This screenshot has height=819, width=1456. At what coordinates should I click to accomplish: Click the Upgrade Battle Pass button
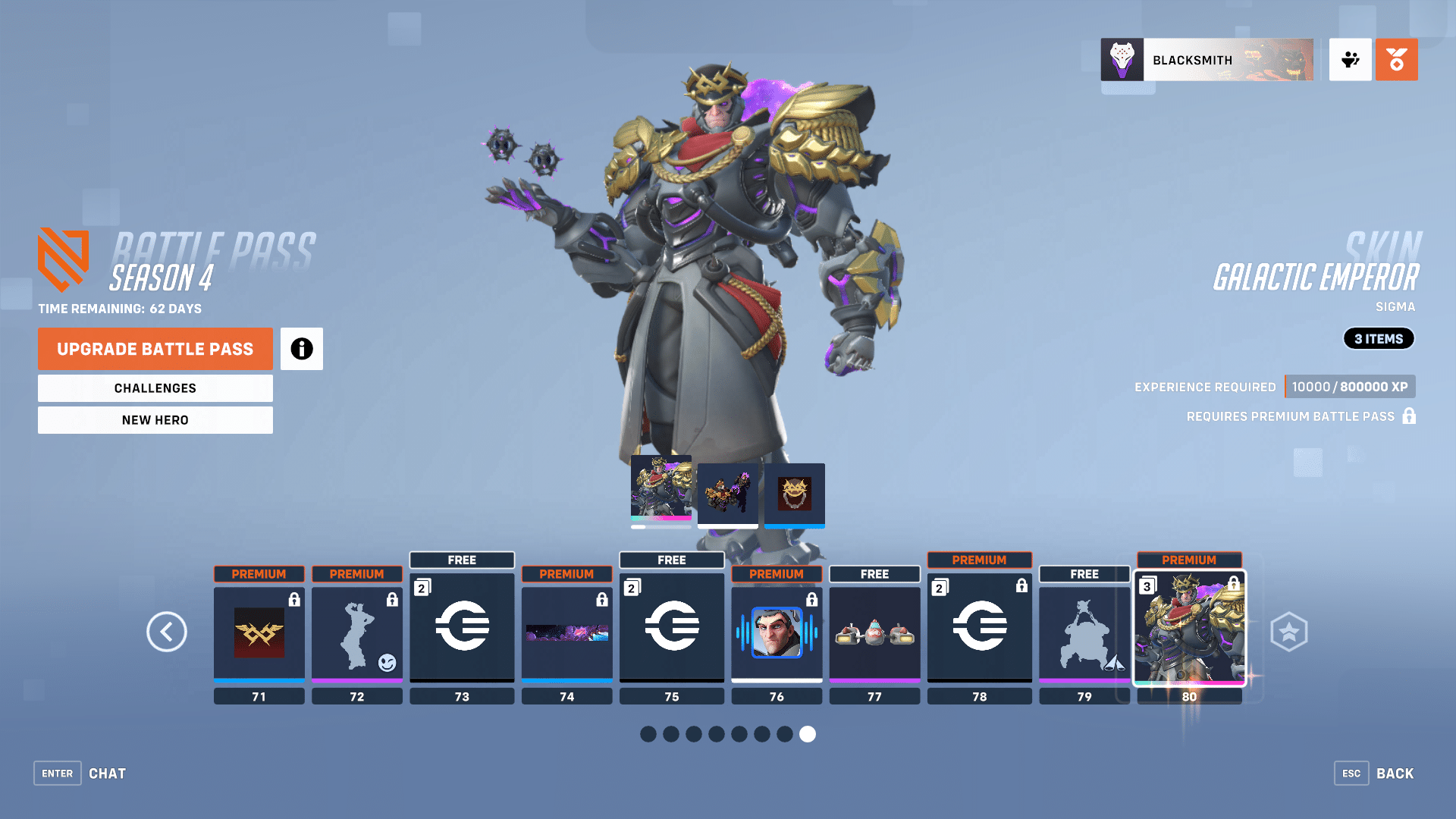coord(155,349)
